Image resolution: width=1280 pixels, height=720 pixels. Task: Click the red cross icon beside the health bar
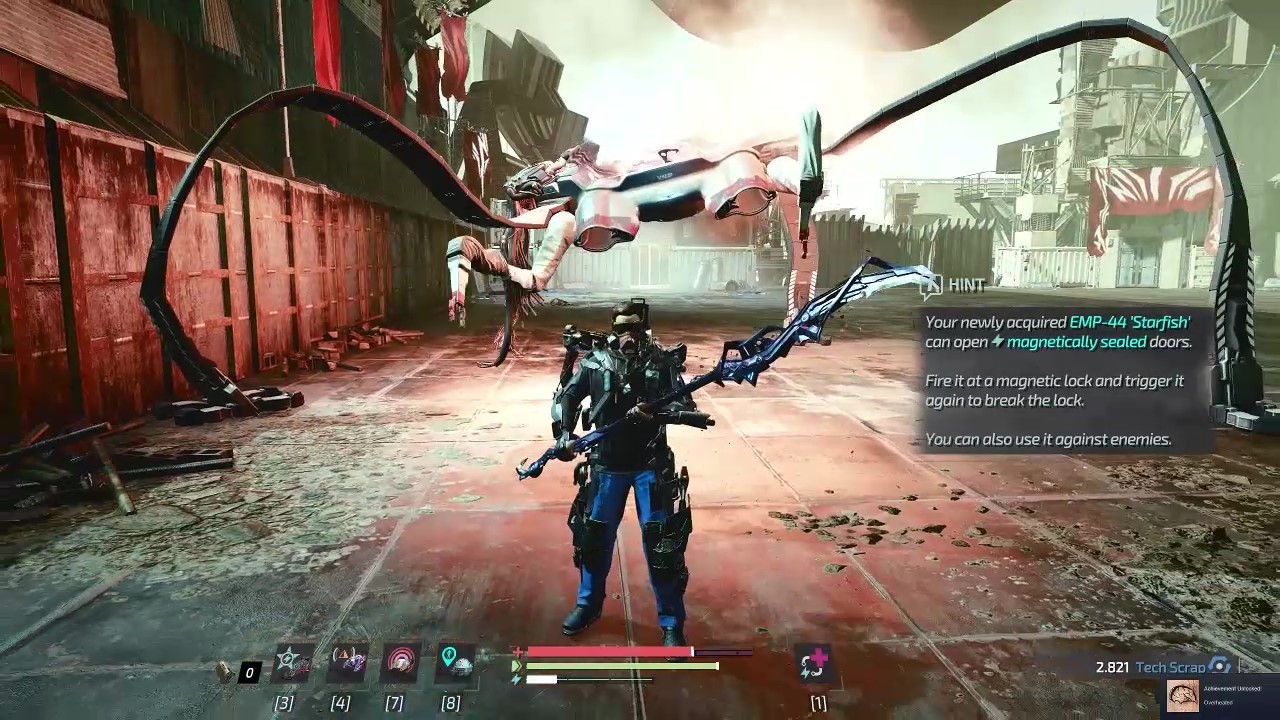518,650
